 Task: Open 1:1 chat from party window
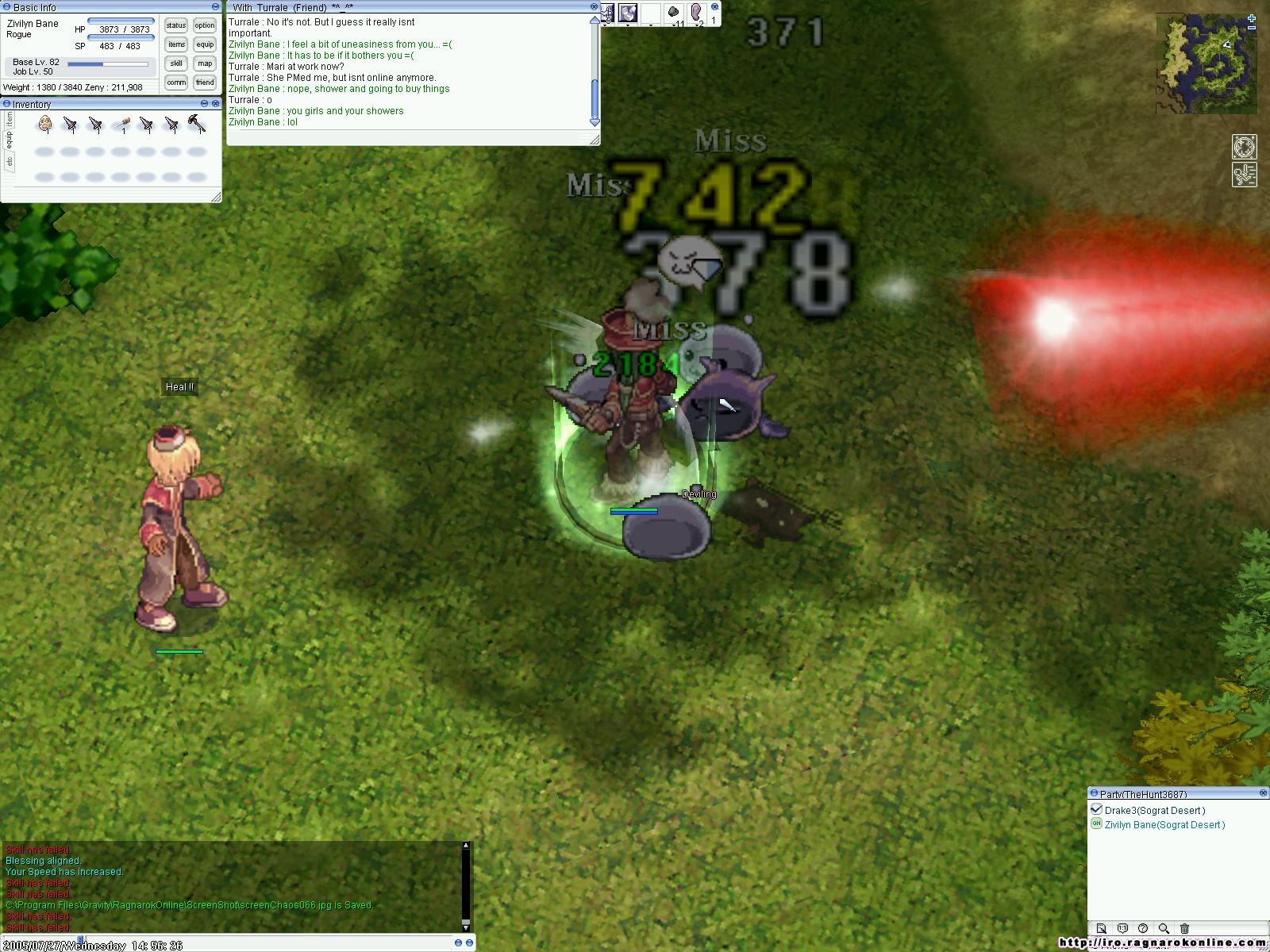coord(1122,928)
